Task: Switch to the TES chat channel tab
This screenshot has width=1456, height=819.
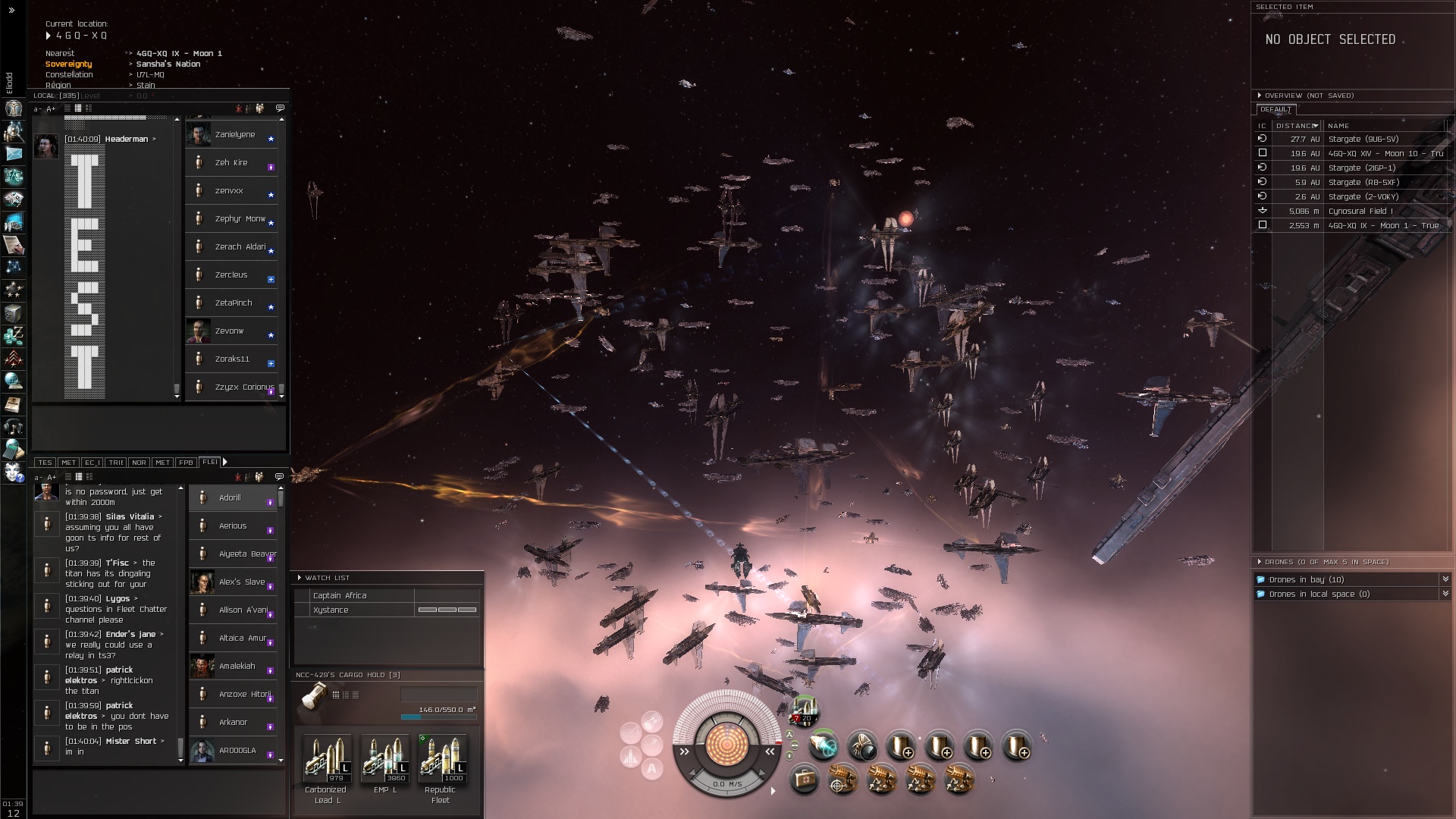Action: point(45,462)
